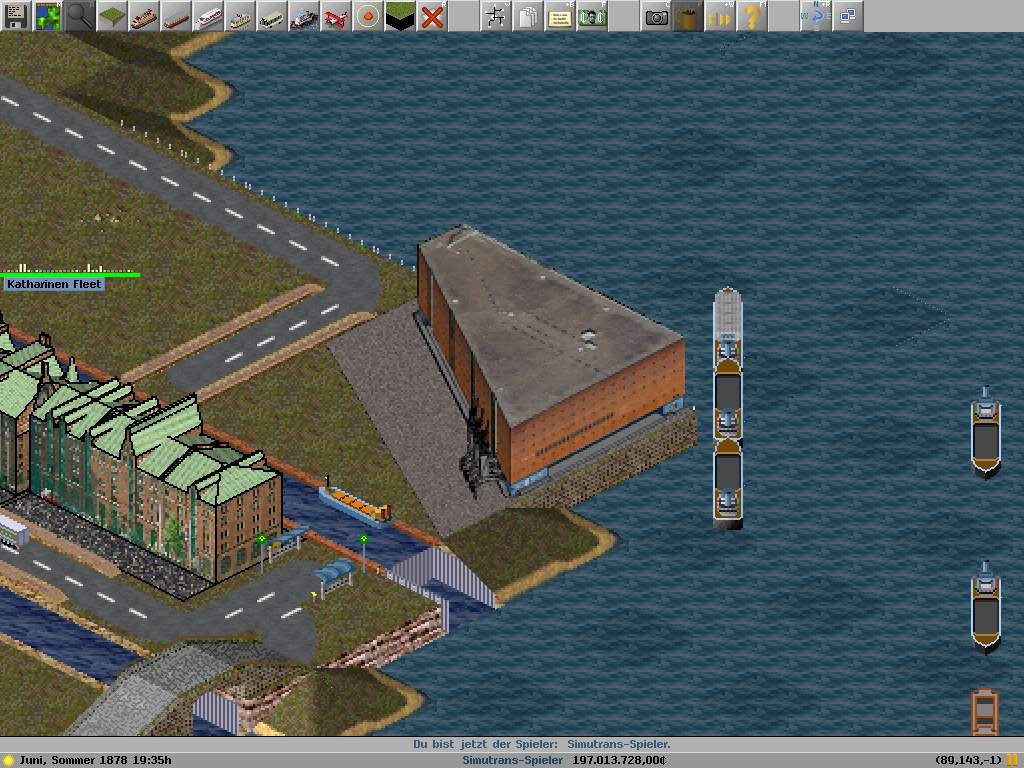Viewport: 1024px width, 768px height.
Task: Select the red X removal tool
Action: [432, 16]
